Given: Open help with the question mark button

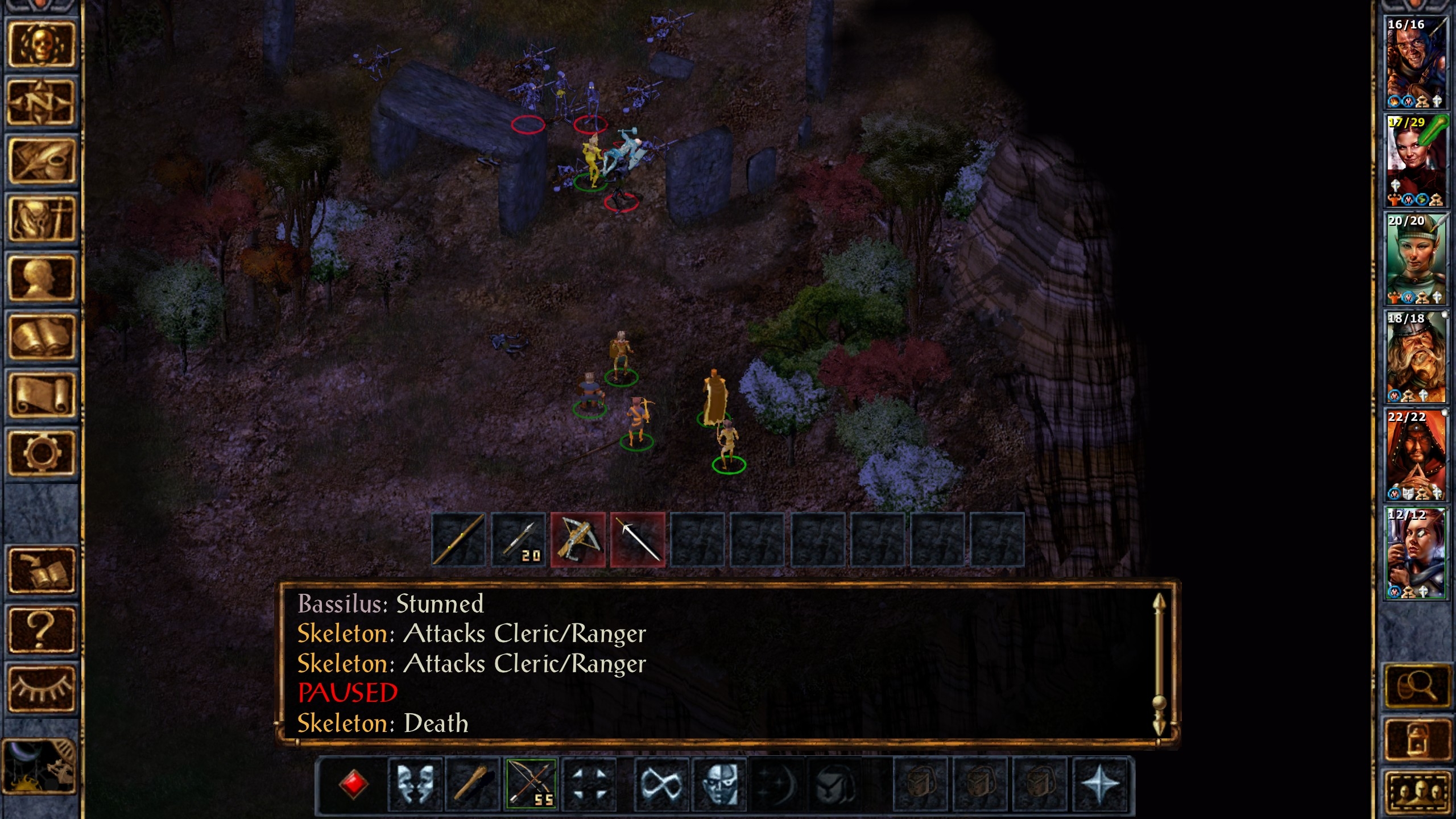Looking at the screenshot, I should pos(41,630).
